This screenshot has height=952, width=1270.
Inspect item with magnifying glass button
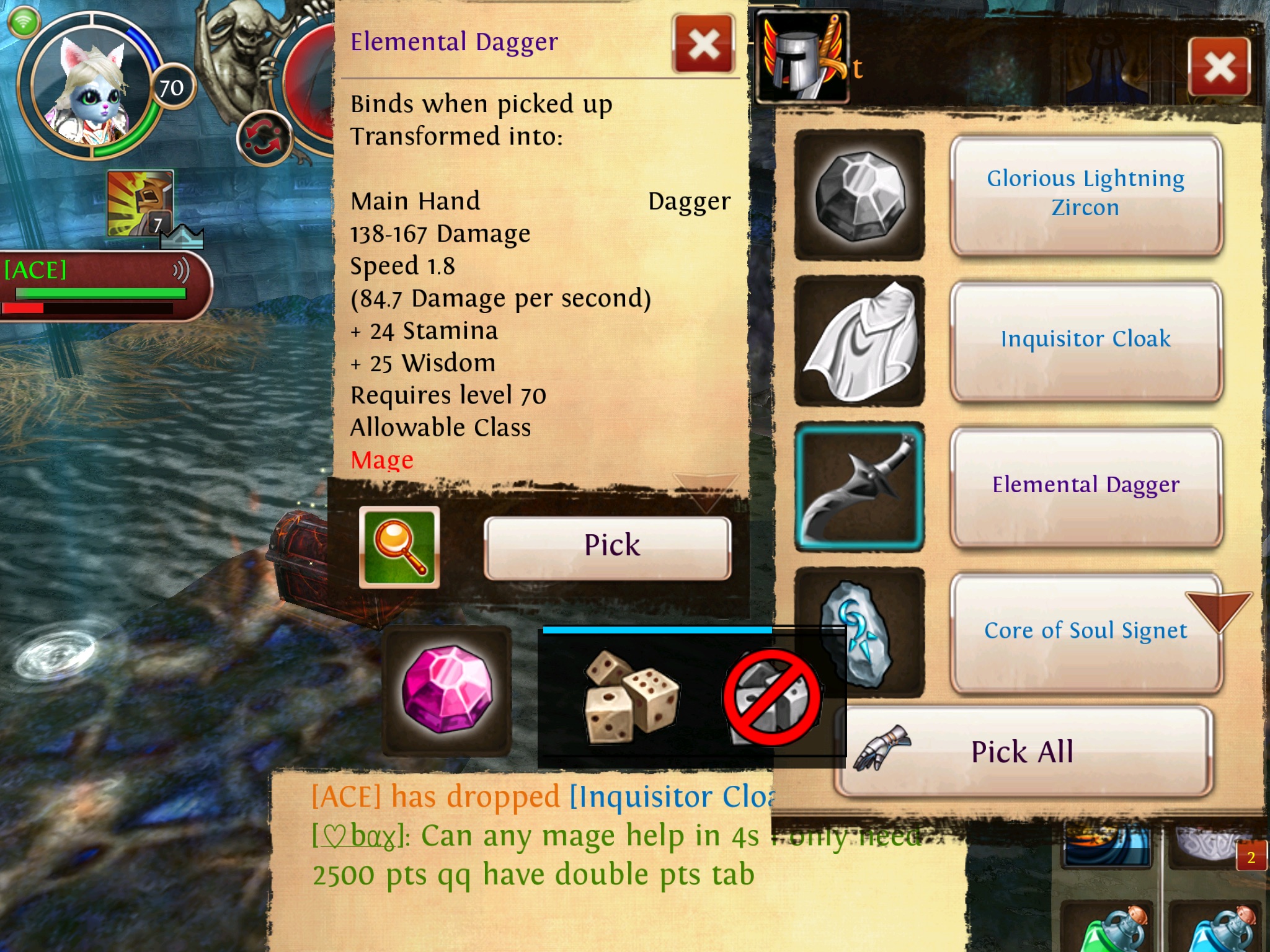click(x=399, y=547)
